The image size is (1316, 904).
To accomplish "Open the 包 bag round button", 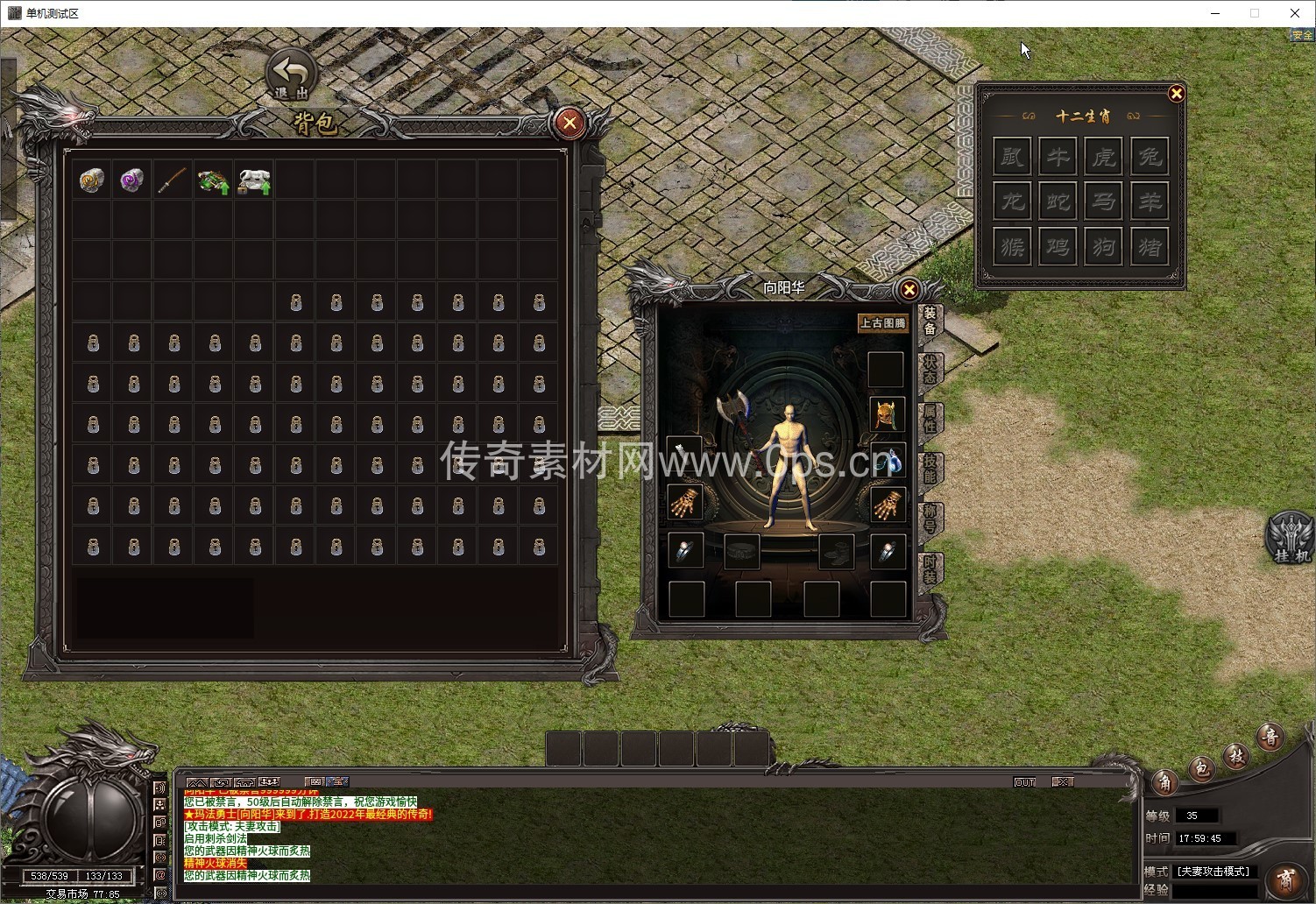I will 1201,768.
